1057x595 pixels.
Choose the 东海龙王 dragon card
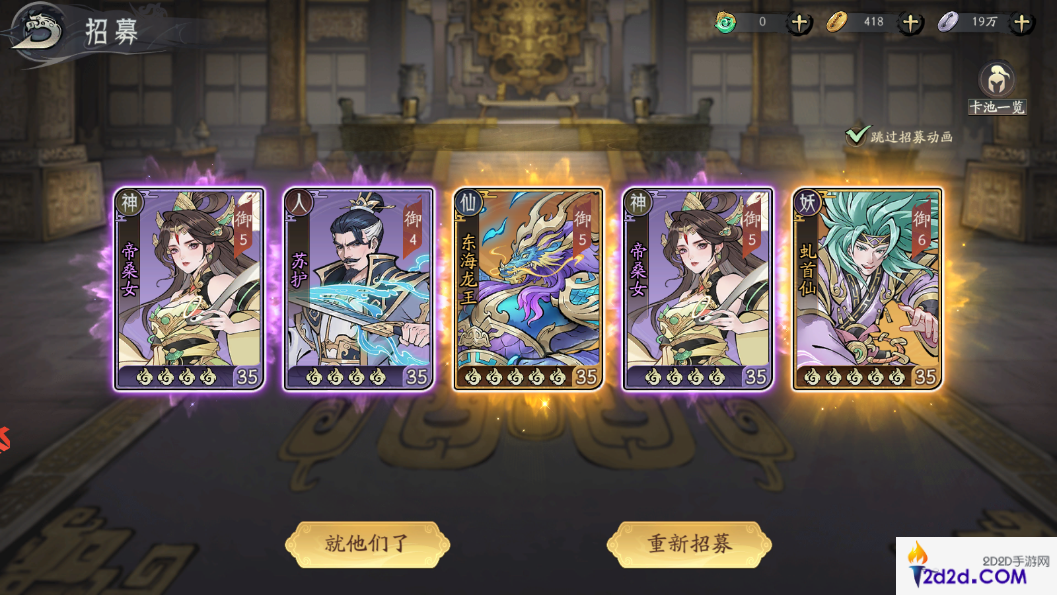[x=528, y=289]
